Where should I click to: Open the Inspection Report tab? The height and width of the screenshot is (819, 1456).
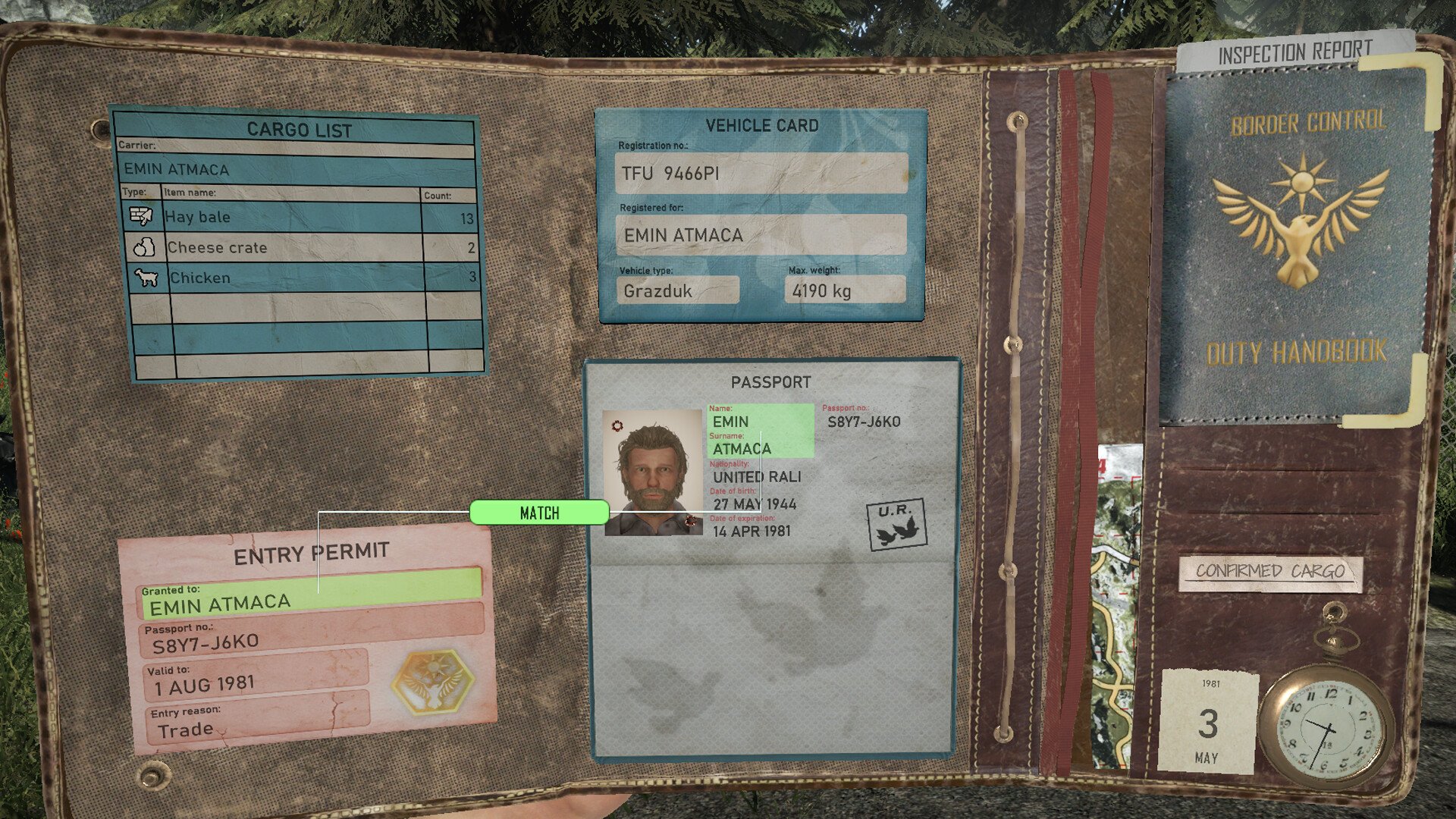pyautogui.click(x=1294, y=52)
